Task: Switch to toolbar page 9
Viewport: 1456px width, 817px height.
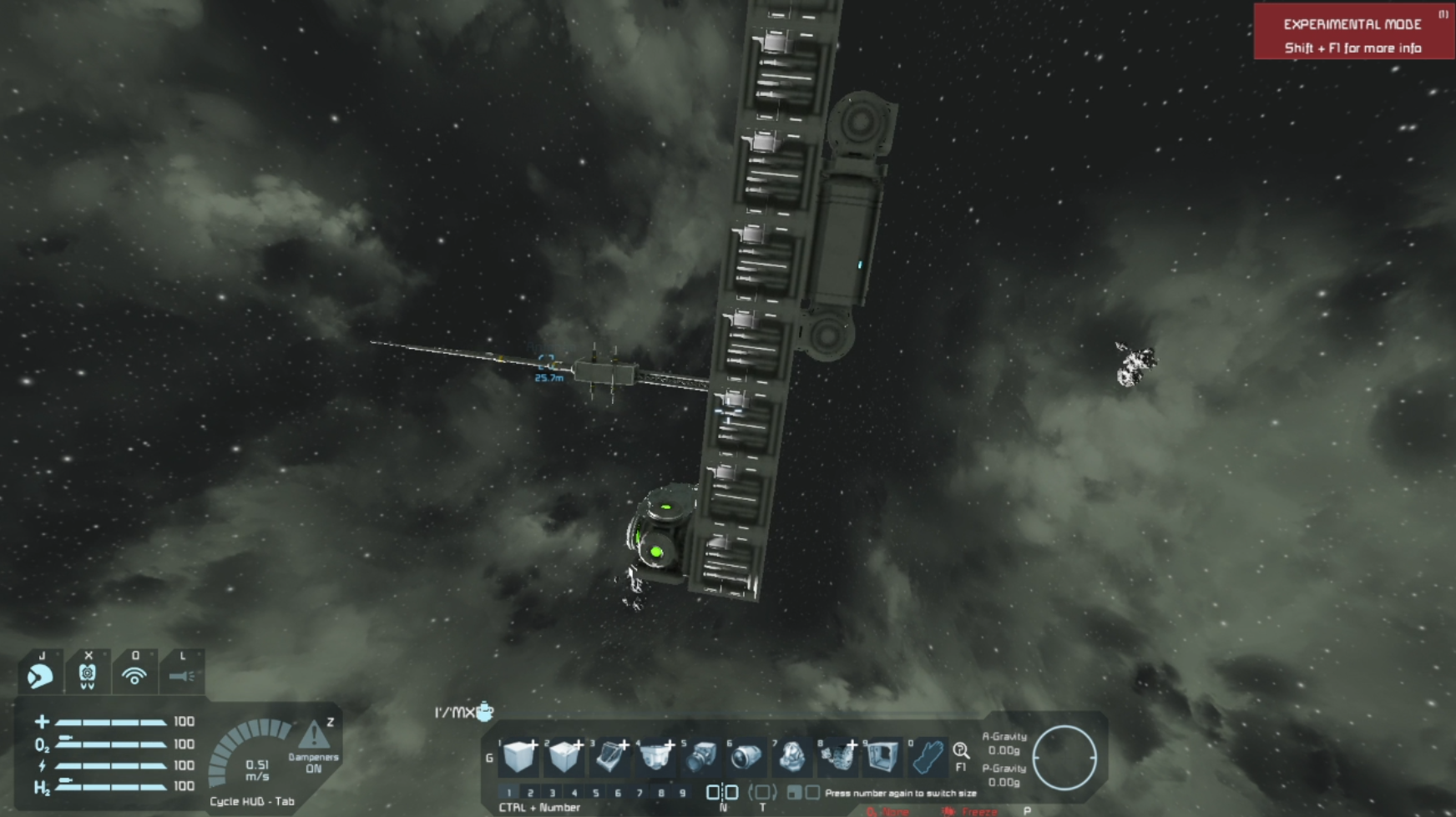Action: pos(683,793)
